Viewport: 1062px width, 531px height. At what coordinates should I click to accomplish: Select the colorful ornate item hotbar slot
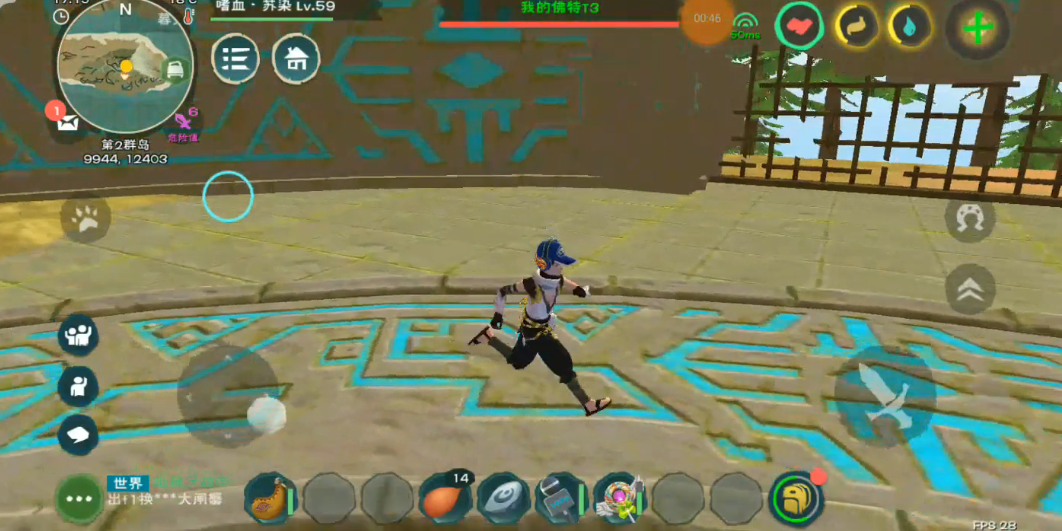click(x=619, y=497)
